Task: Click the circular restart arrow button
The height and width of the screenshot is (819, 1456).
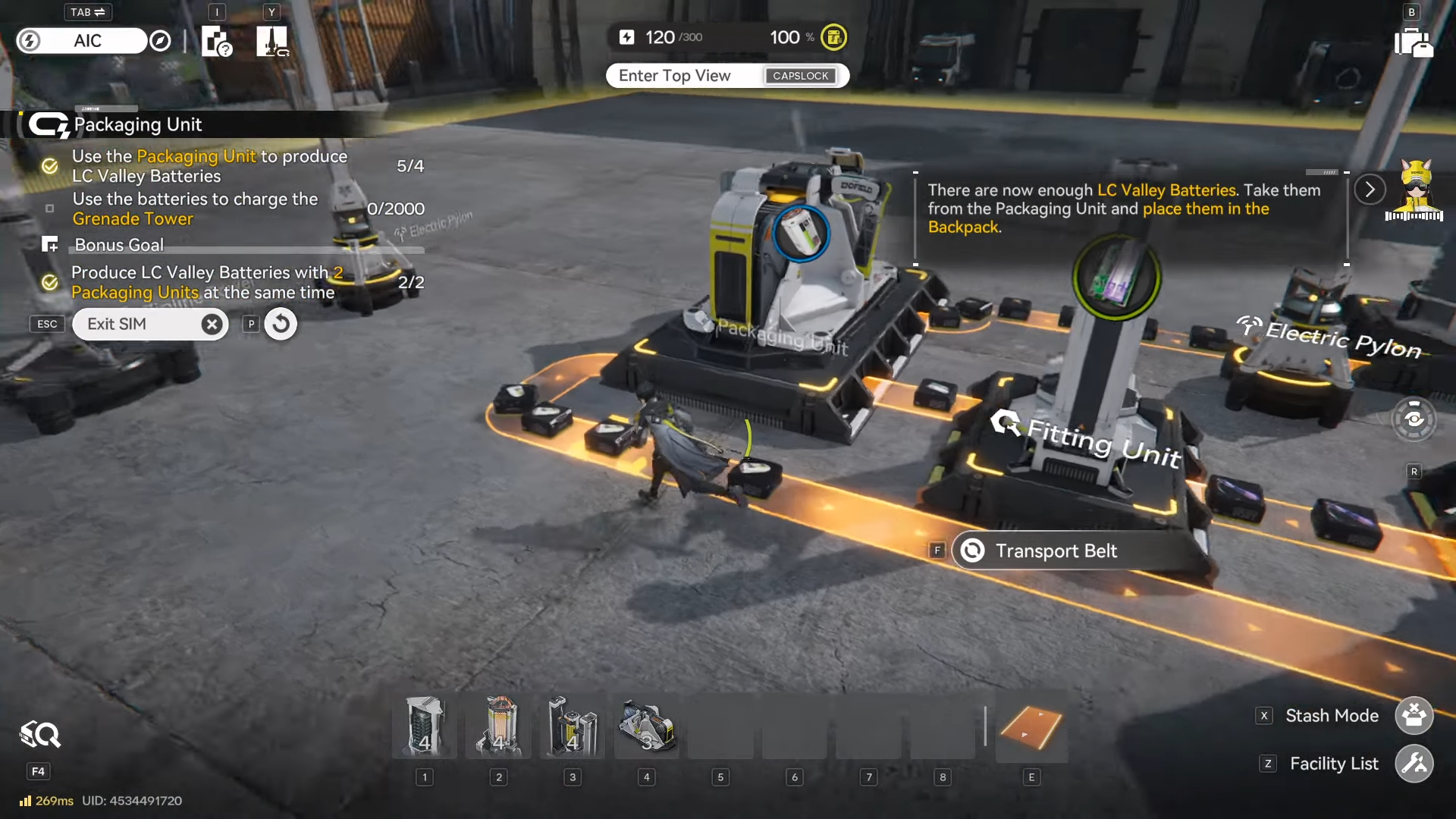Action: click(x=281, y=325)
